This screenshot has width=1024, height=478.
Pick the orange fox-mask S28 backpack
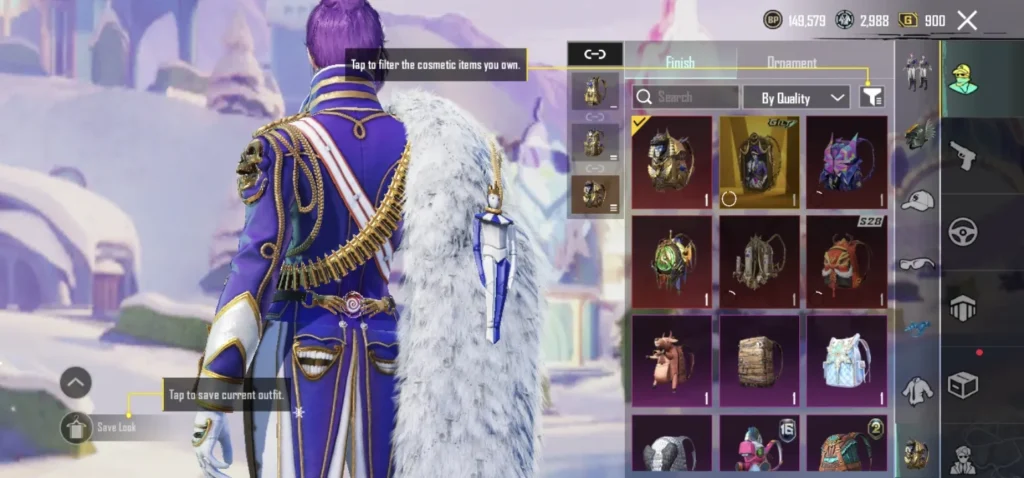coord(847,260)
